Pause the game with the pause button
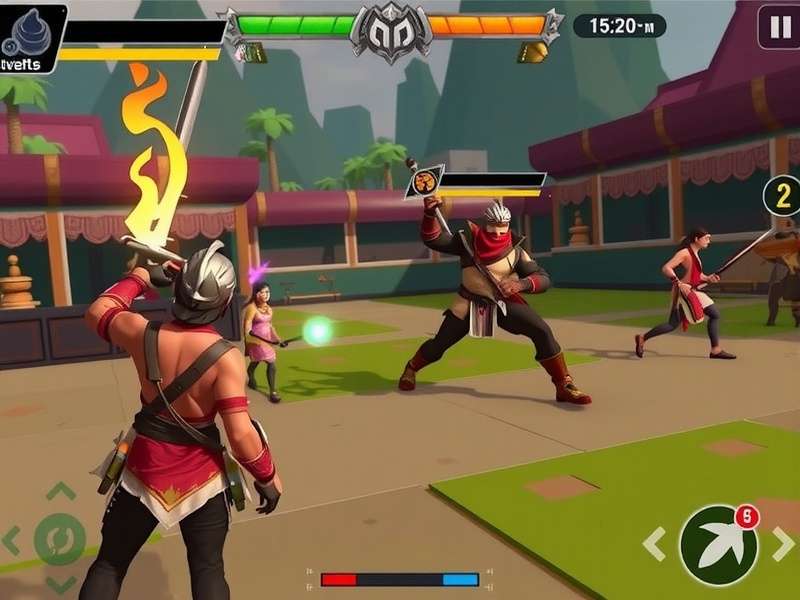The height and width of the screenshot is (600, 800). pos(778,26)
